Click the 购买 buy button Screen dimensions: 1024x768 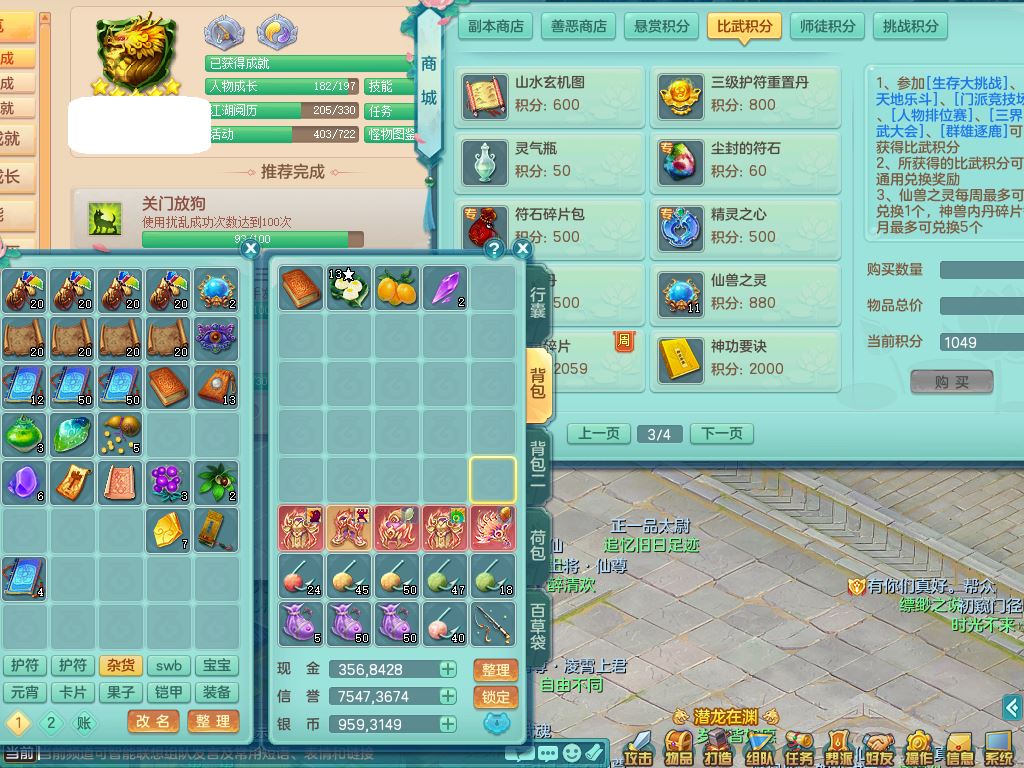pyautogui.click(x=951, y=382)
